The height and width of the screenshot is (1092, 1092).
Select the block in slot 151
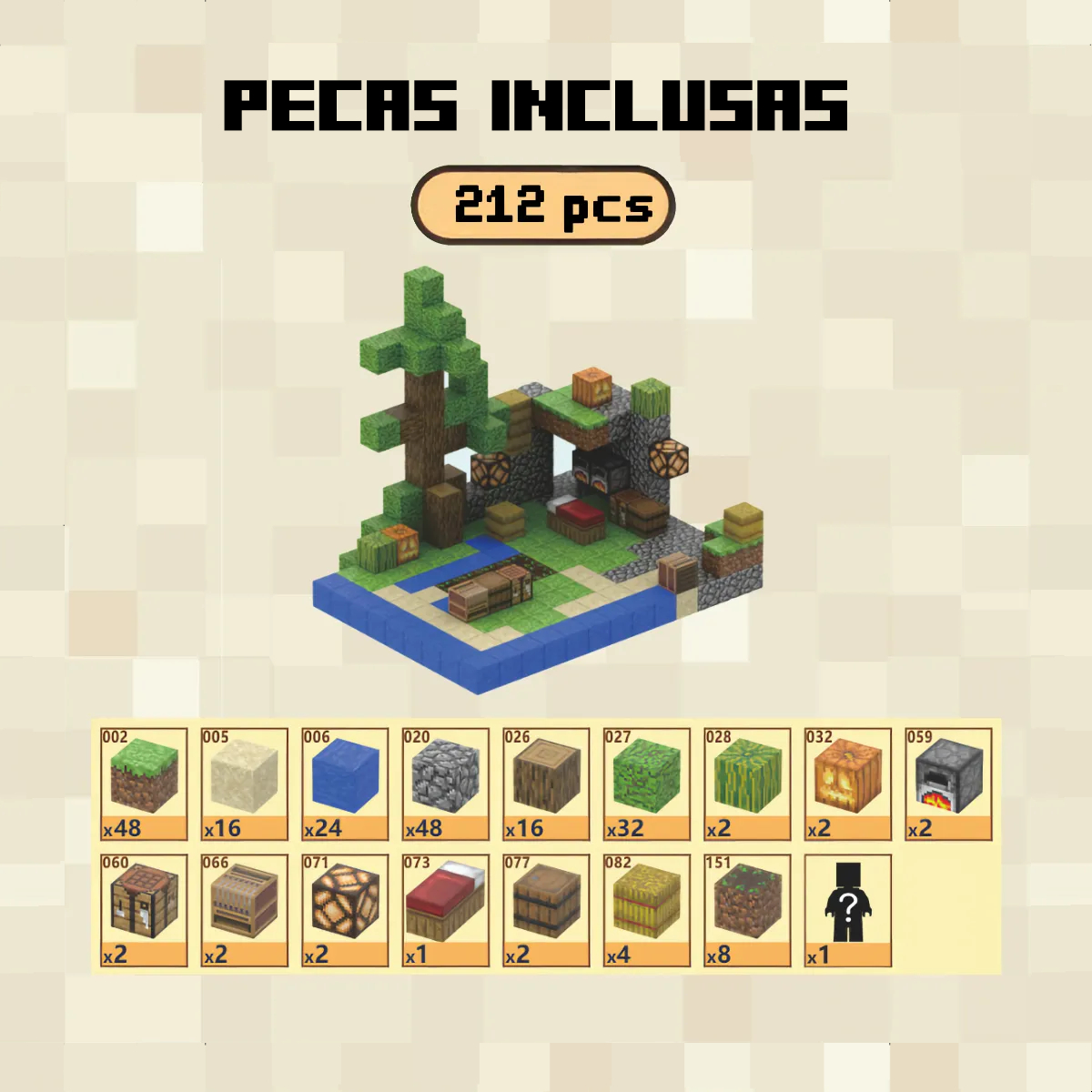tap(747, 909)
